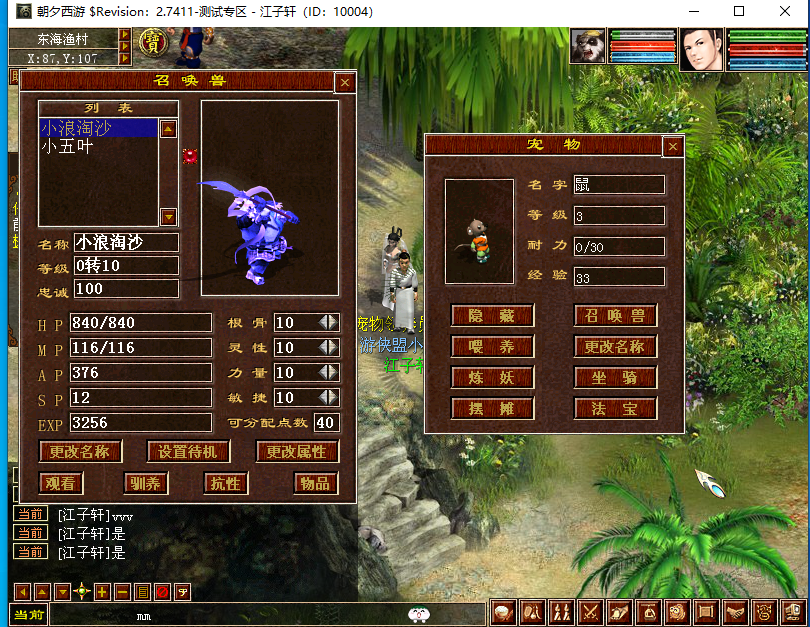
Task: Open 召唤兽 from the pet window
Action: (x=615, y=316)
